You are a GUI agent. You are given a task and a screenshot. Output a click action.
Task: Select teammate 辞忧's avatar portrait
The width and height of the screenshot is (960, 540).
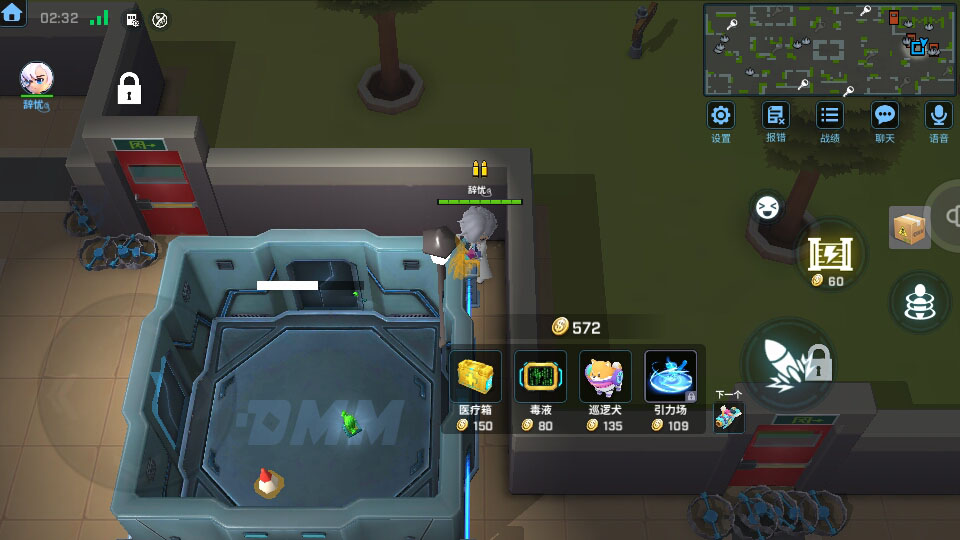click(36, 79)
